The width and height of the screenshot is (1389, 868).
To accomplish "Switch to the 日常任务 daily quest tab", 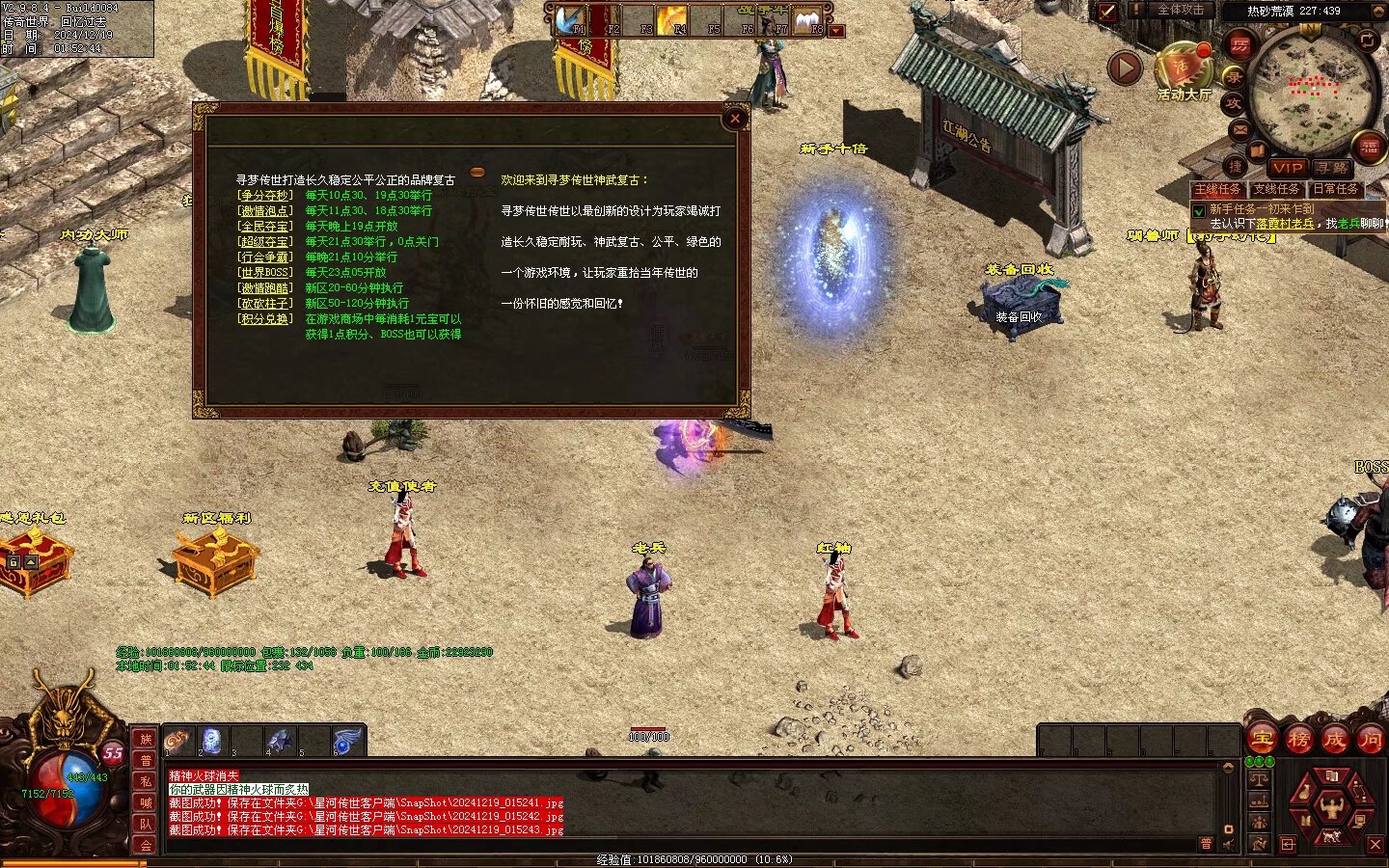I will (x=1335, y=189).
